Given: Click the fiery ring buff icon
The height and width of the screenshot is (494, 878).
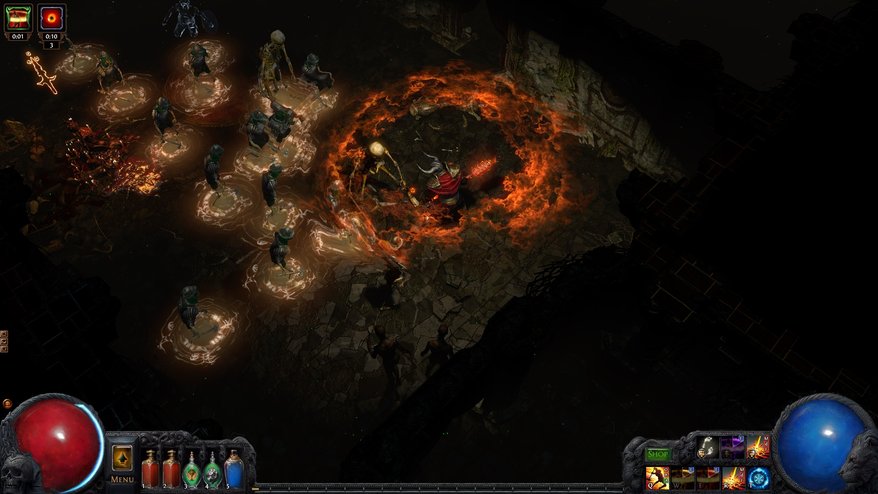Looking at the screenshot, I should pyautogui.click(x=52, y=19).
